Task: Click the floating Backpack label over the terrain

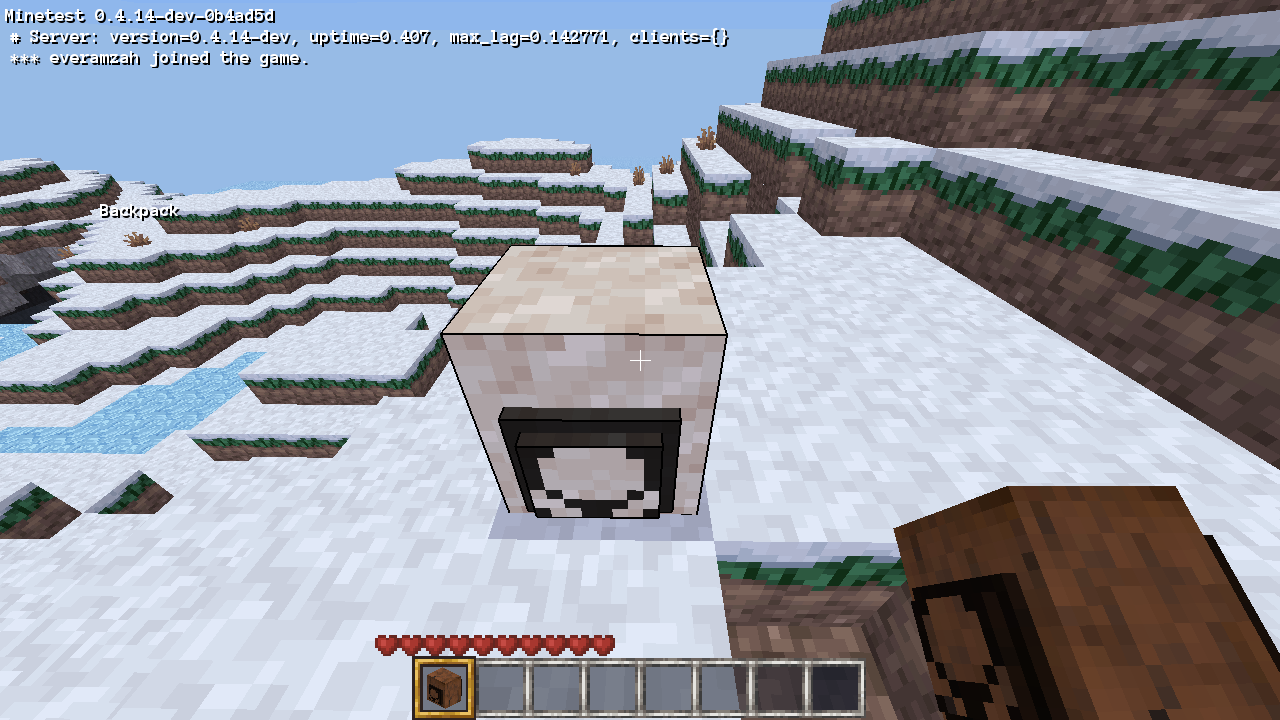Action: point(140,211)
